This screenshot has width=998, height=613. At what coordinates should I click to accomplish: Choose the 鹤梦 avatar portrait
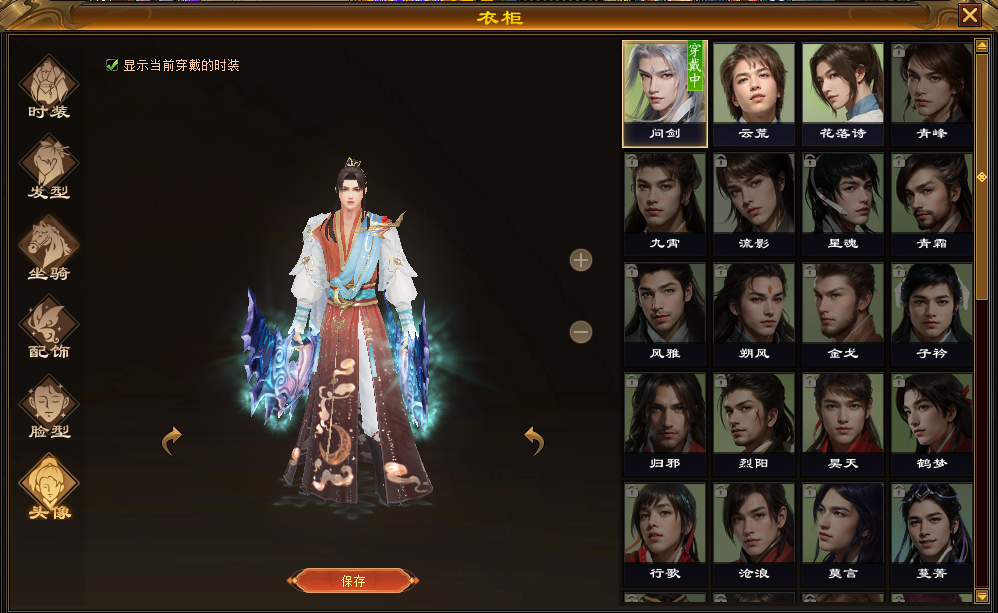[932, 420]
